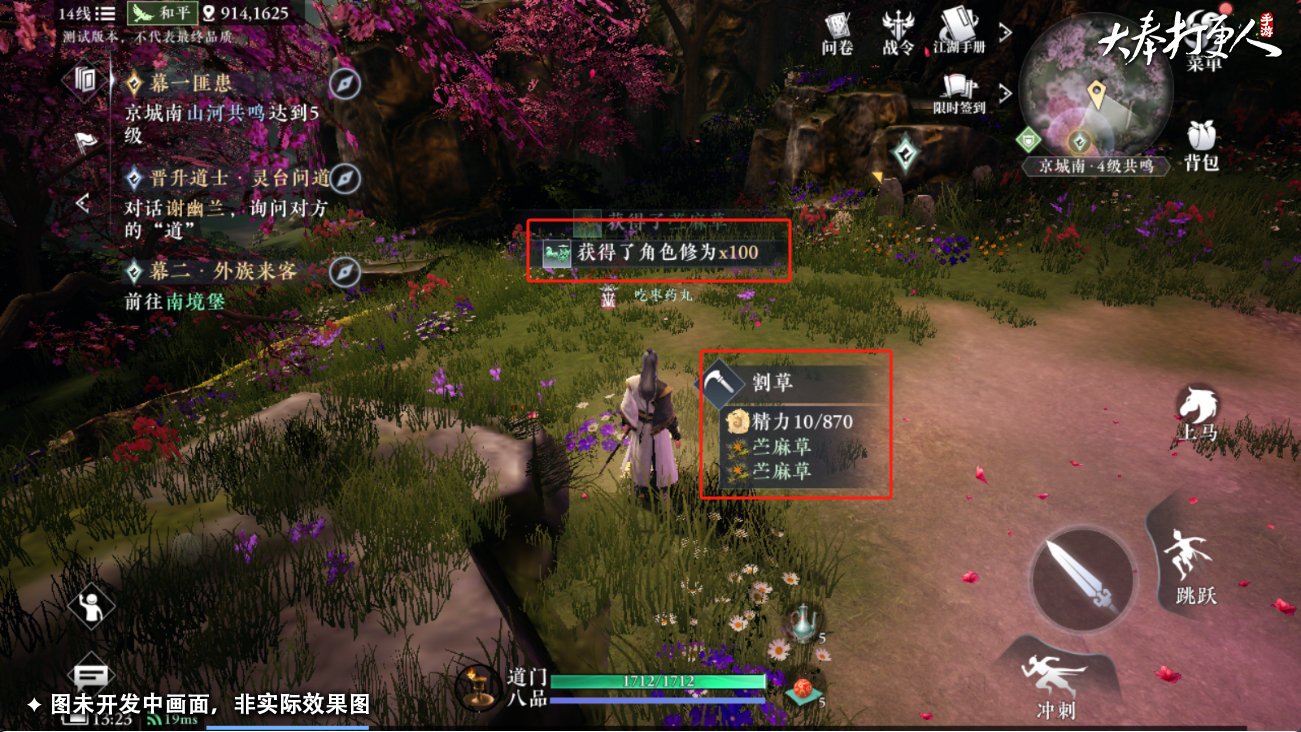Open the 14线 channel line list
This screenshot has height=732, width=1301.
(x=86, y=14)
